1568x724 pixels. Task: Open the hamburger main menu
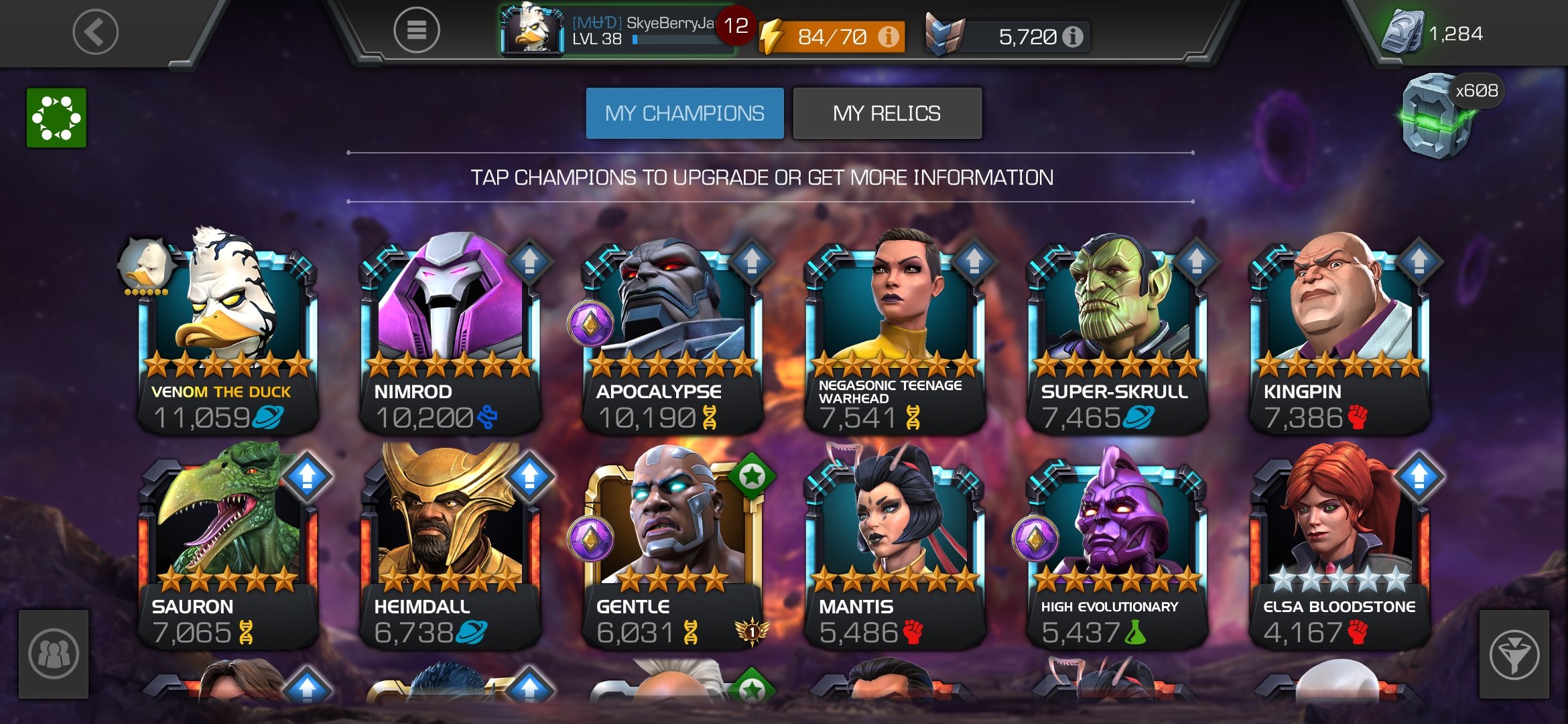point(416,30)
